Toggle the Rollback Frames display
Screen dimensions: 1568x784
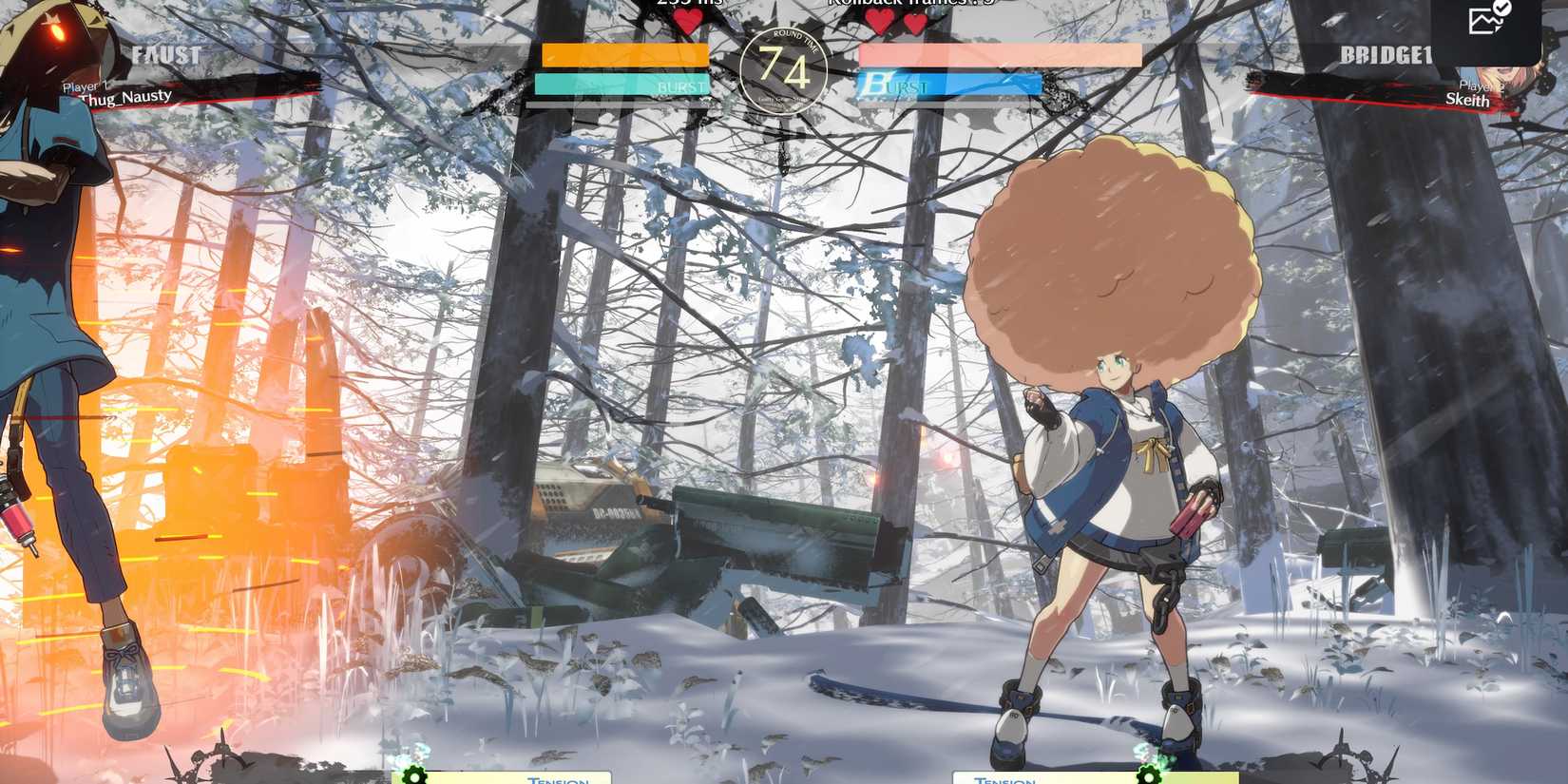(884, 5)
